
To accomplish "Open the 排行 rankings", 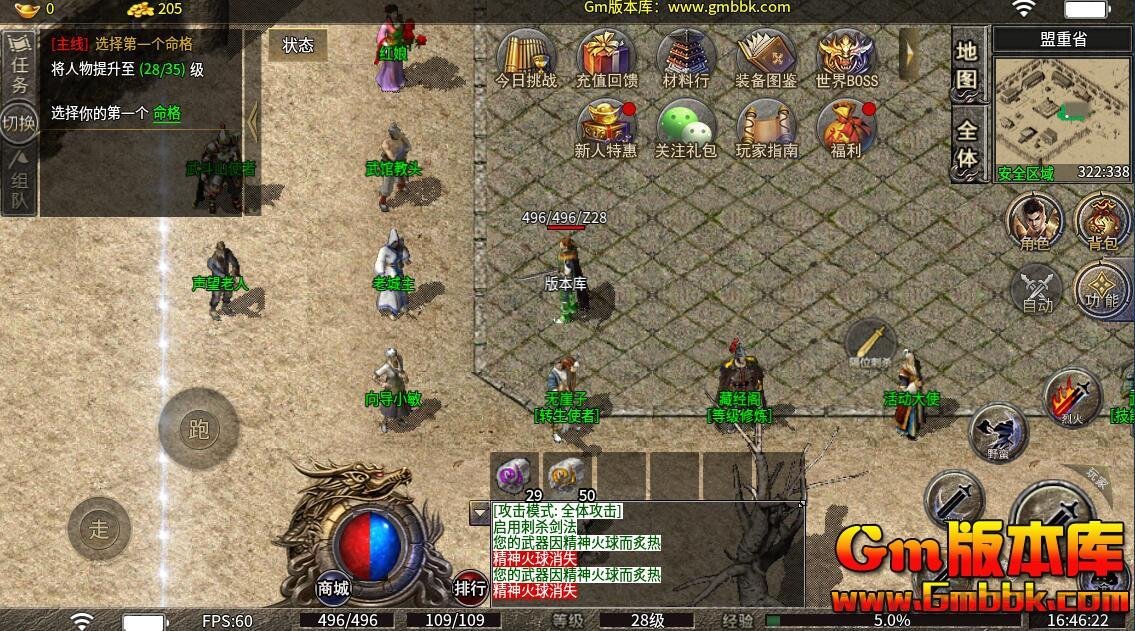I will (471, 588).
